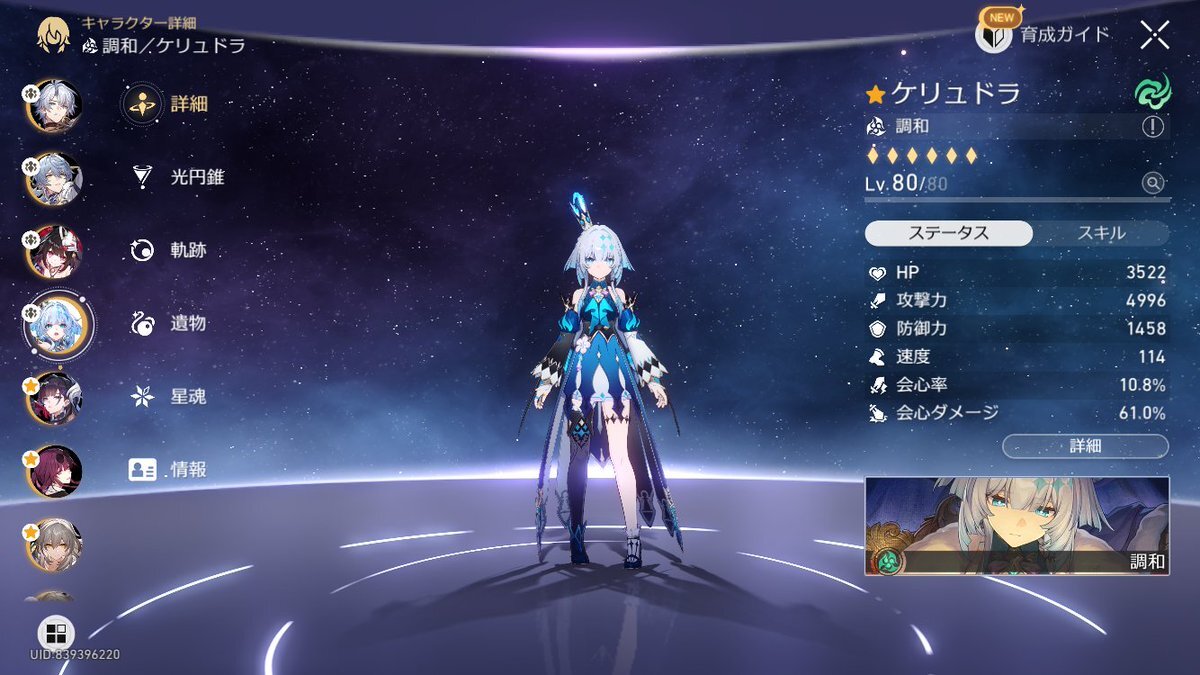The height and width of the screenshot is (675, 1200).
Task: Choose the magenta-haired character portrait
Action: coord(54,470)
